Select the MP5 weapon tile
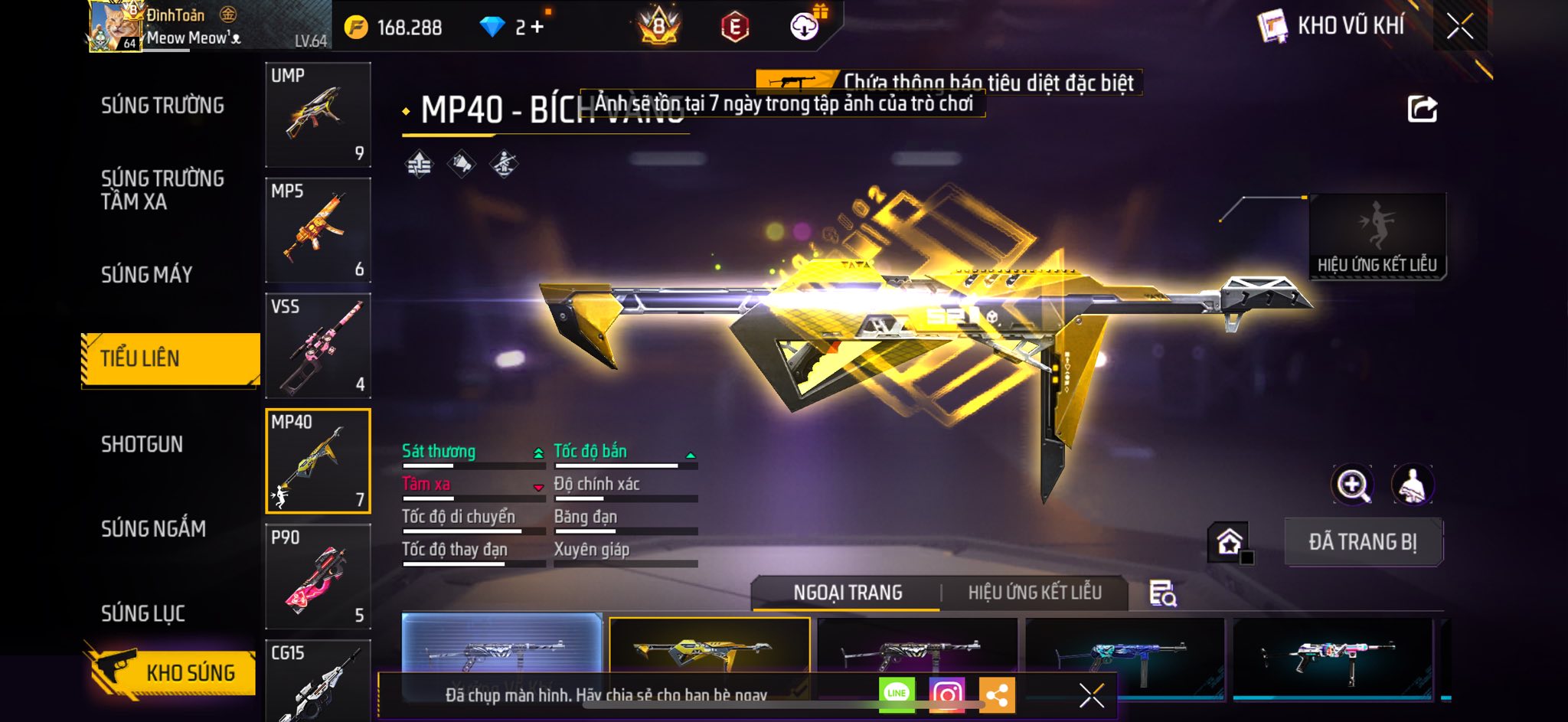This screenshot has height=722, width=1568. (x=318, y=230)
